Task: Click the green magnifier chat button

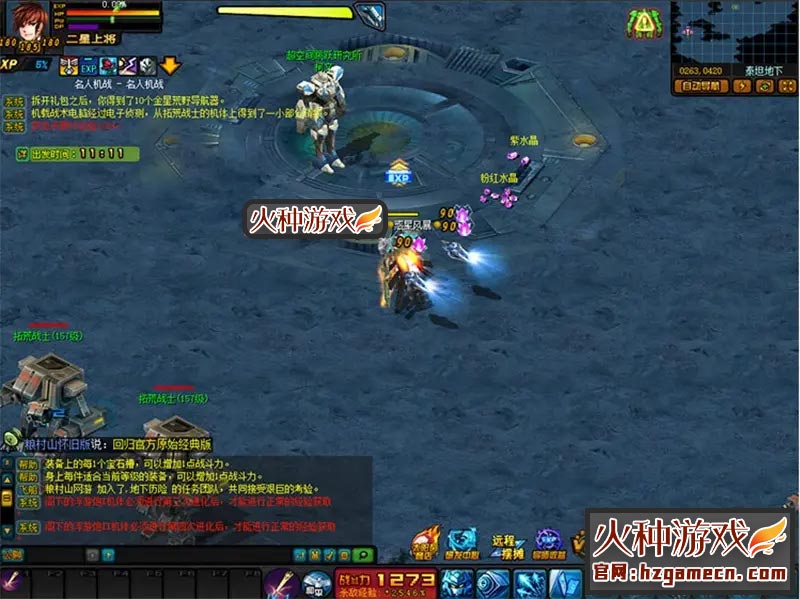Action: click(364, 554)
